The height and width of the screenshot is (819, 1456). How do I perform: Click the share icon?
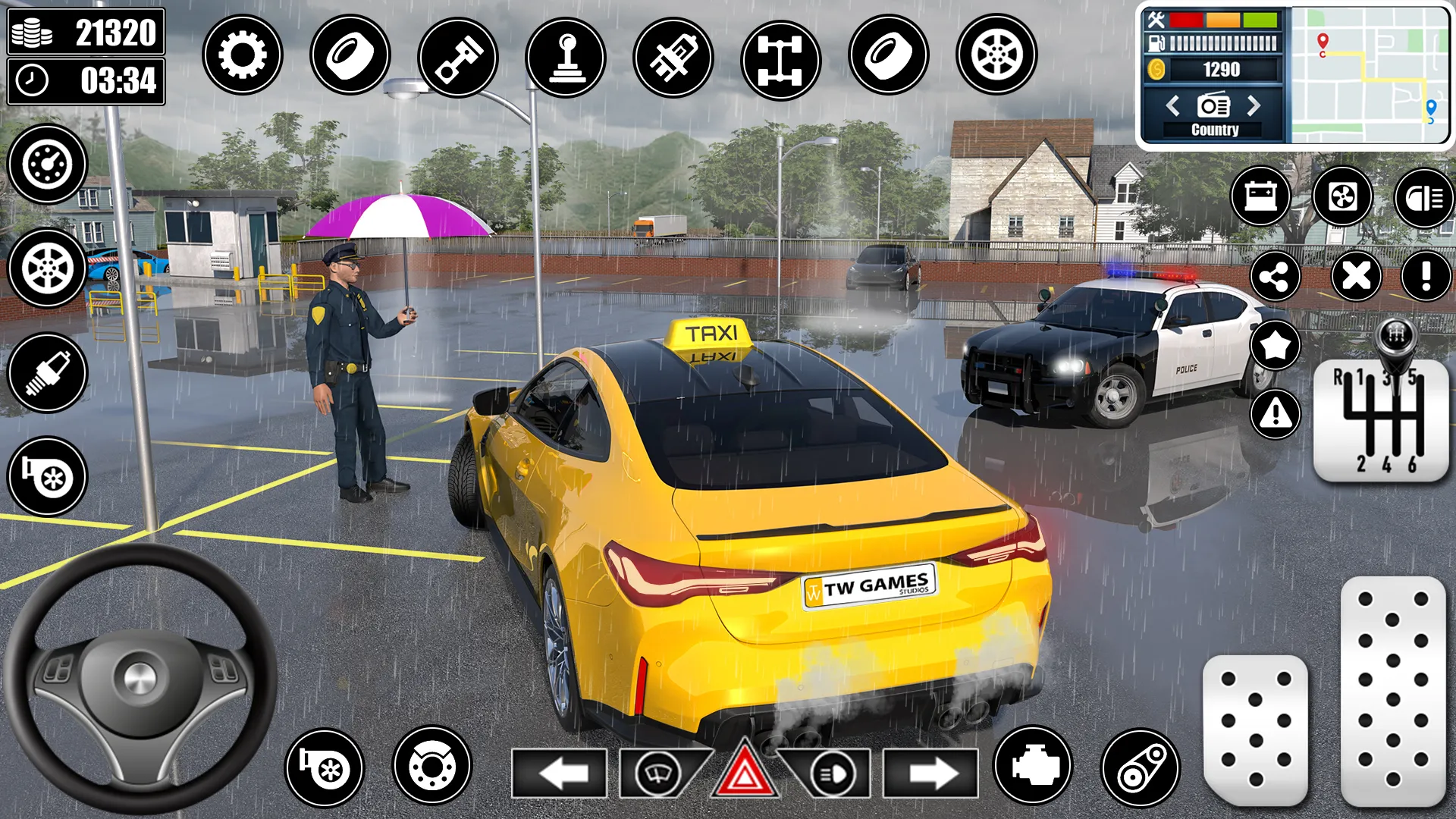[x=1275, y=277]
